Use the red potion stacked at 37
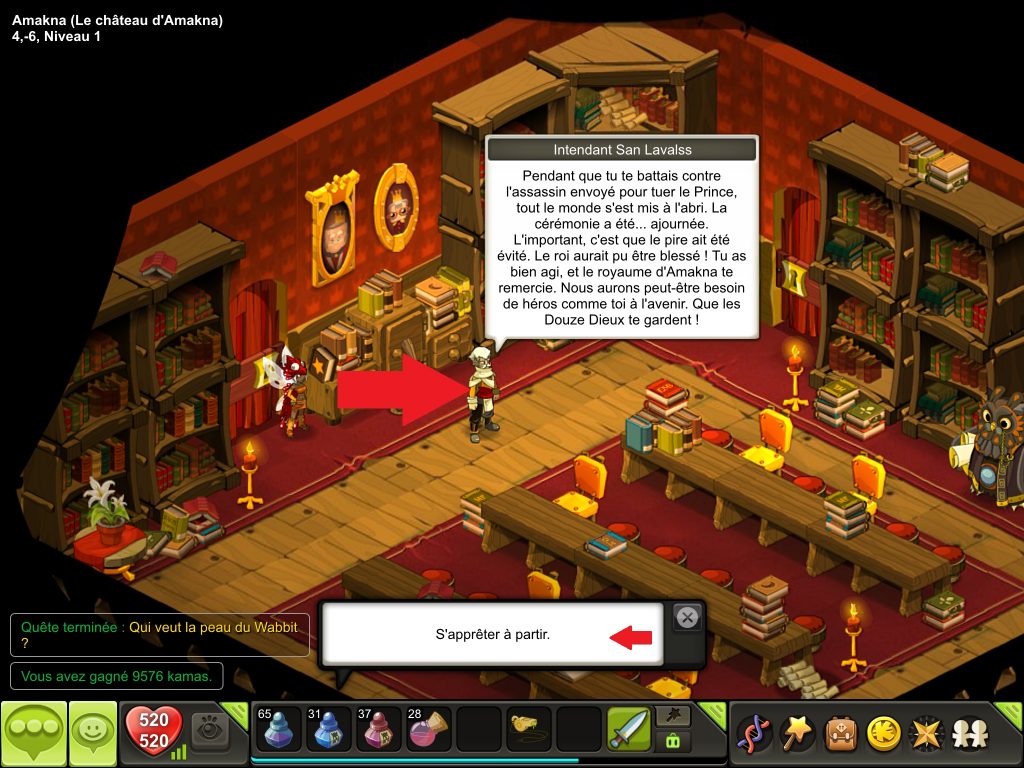The width and height of the screenshot is (1024, 768). click(377, 730)
